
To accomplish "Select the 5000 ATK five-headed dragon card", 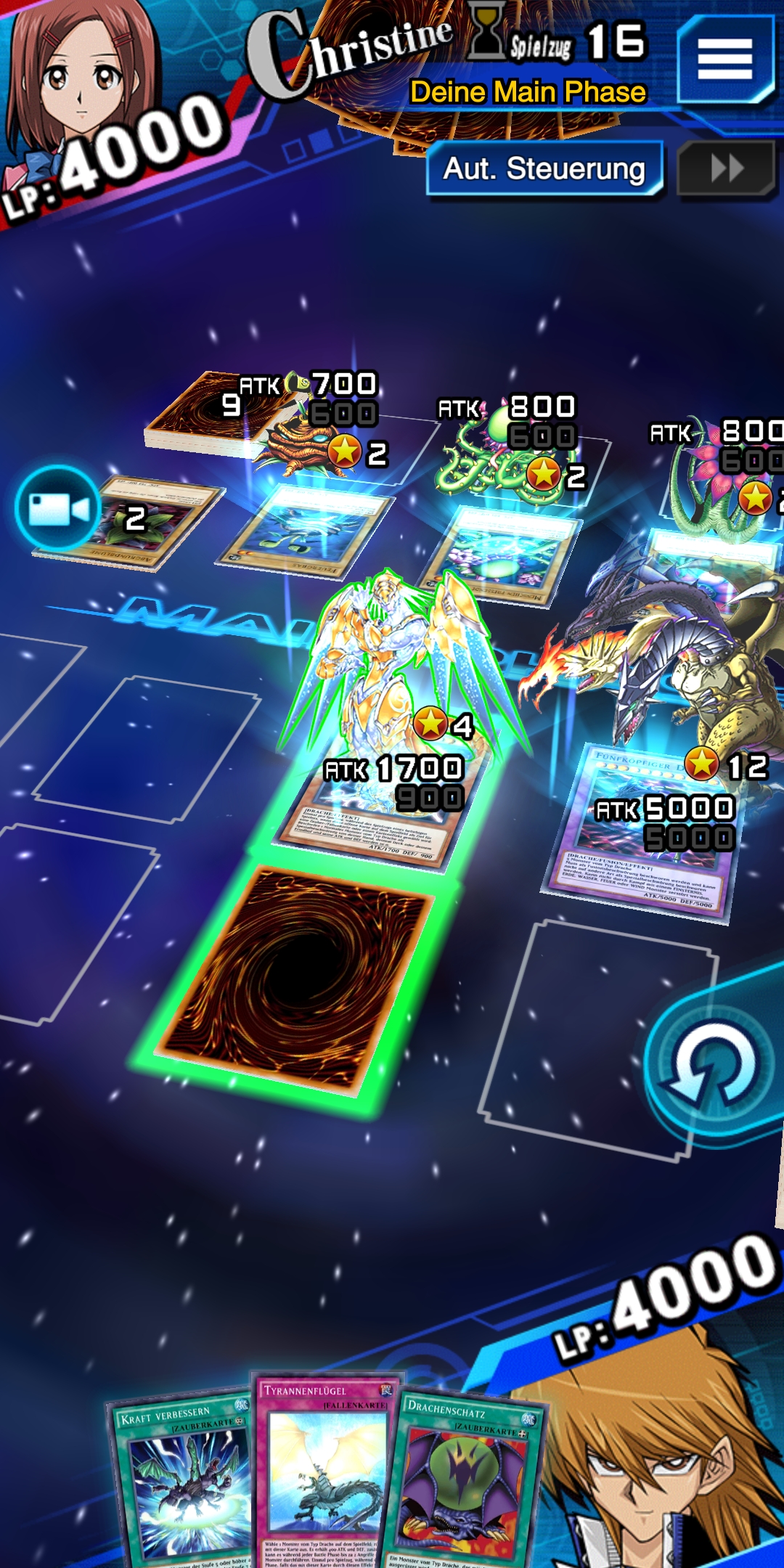I will (x=646, y=835).
